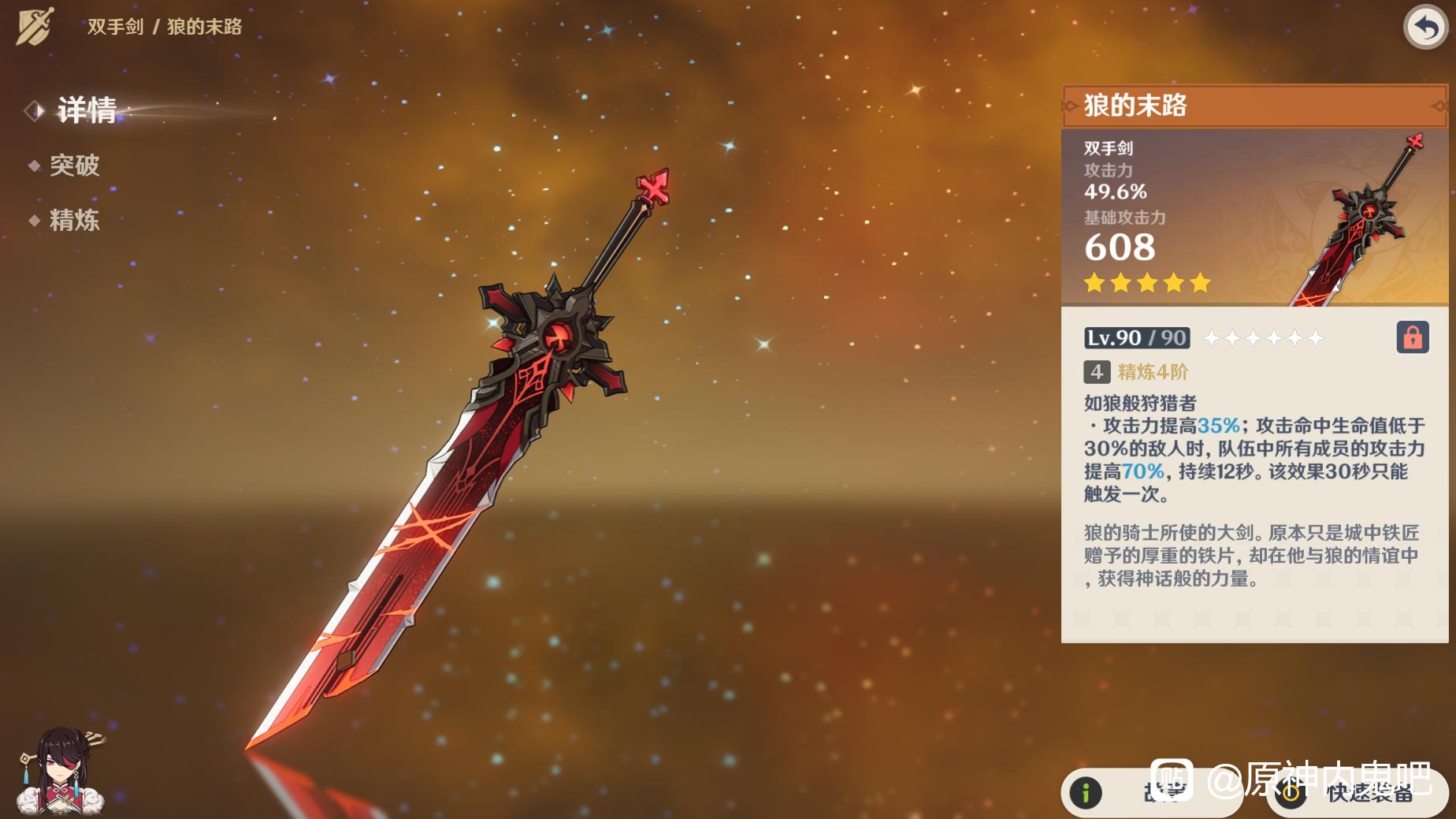Viewport: 1456px width, 819px height.
Task: Click the equipped character portrait
Action: pyautogui.click(x=61, y=772)
